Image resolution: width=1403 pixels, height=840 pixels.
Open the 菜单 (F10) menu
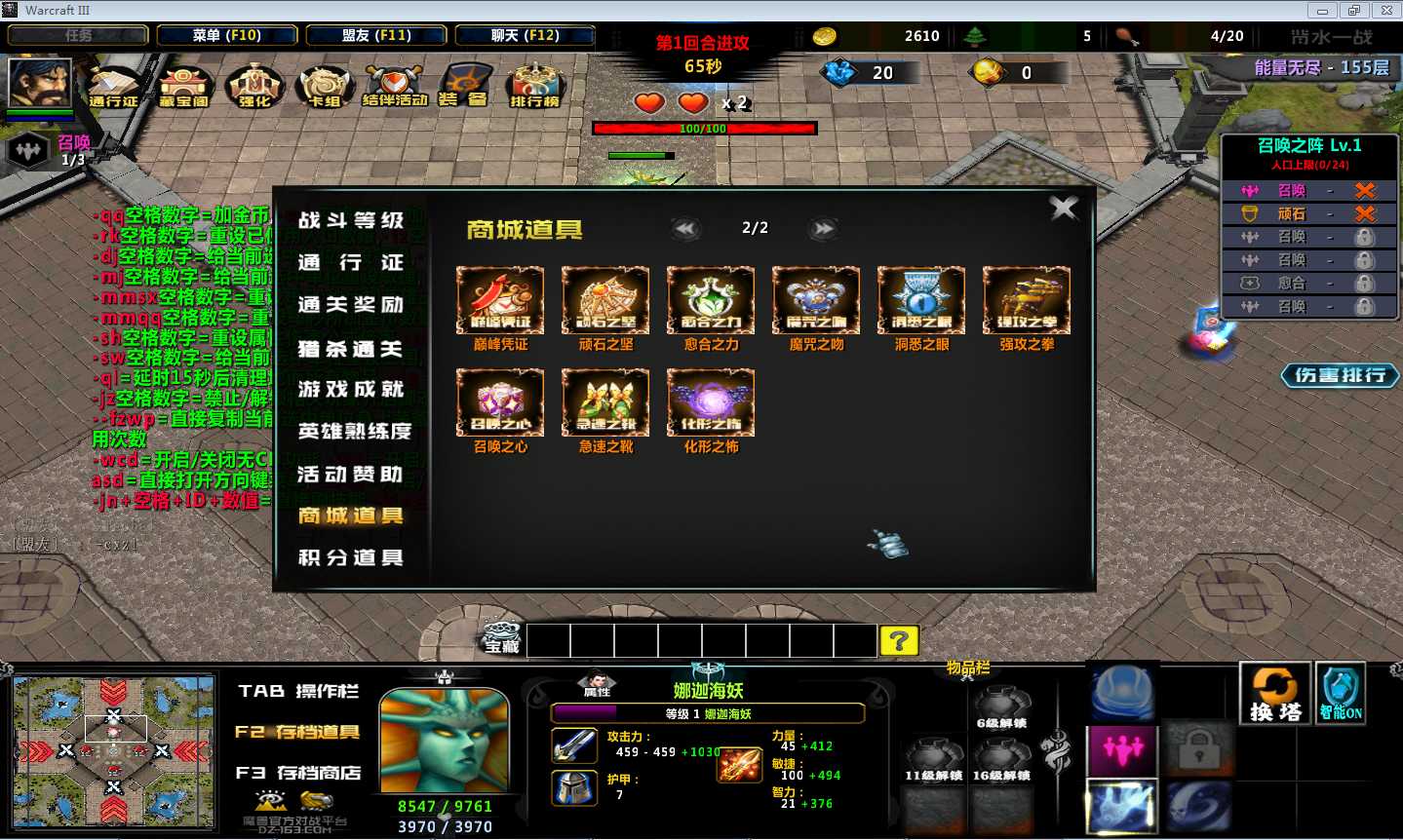[227, 36]
